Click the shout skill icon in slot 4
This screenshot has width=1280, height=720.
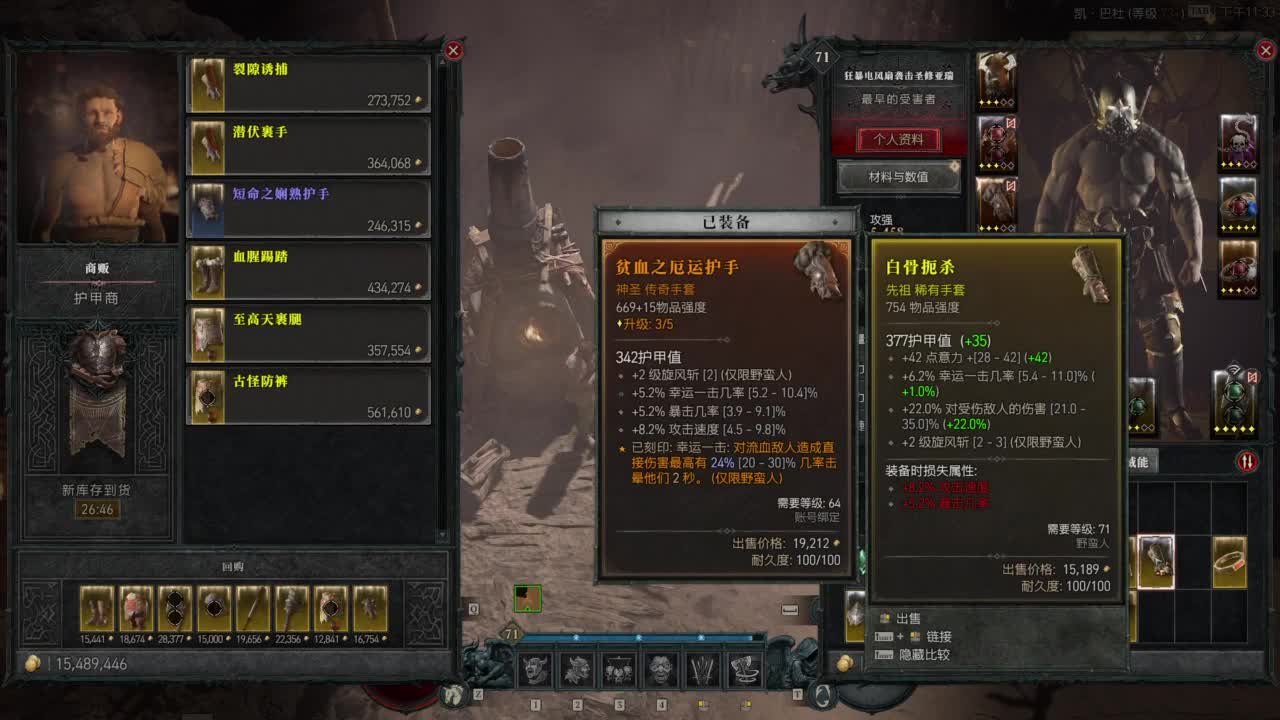[x=662, y=670]
